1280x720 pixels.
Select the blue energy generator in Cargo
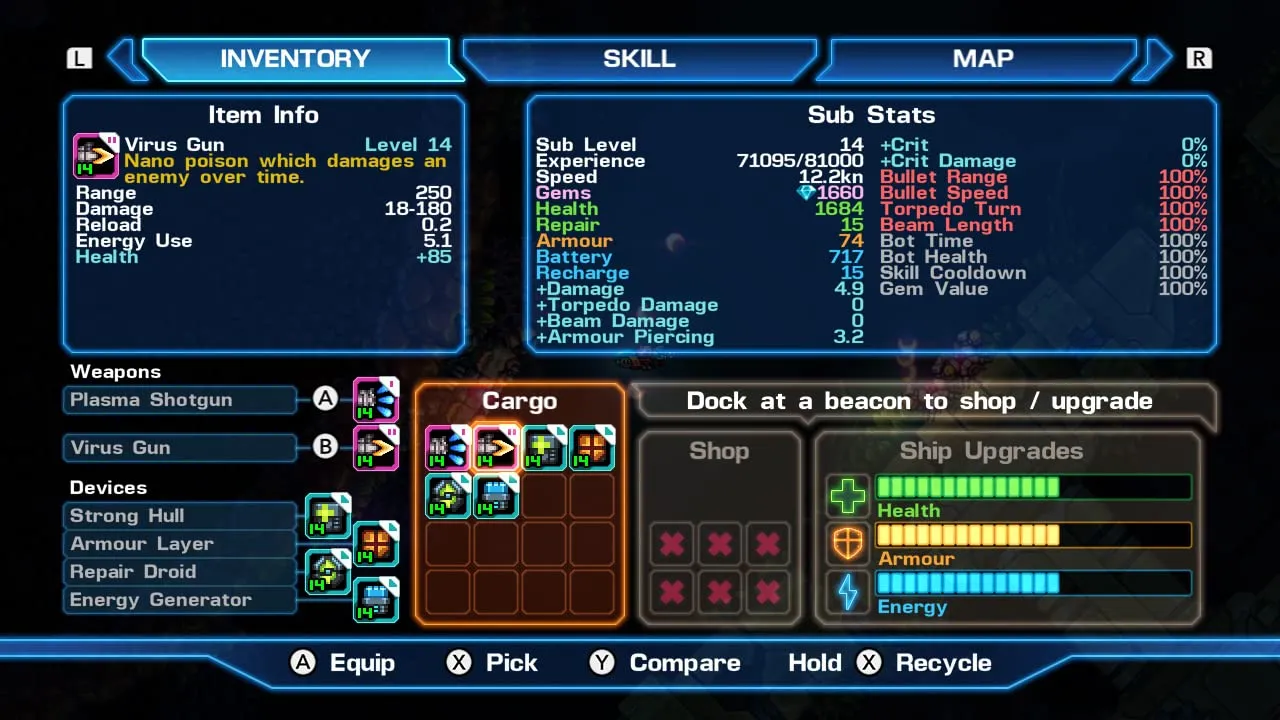tap(495, 496)
